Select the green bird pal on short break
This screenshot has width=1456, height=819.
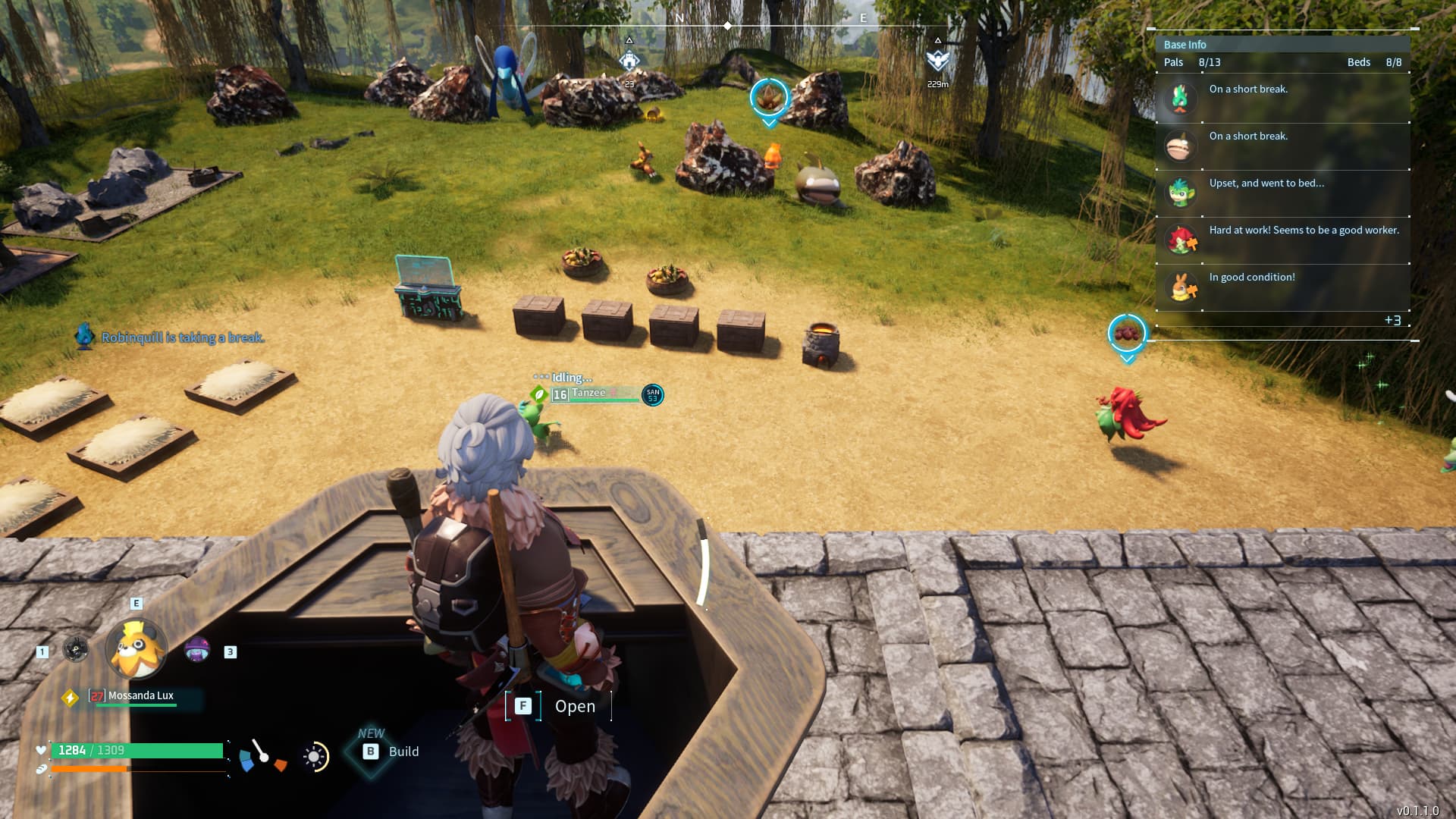[x=1282, y=99]
